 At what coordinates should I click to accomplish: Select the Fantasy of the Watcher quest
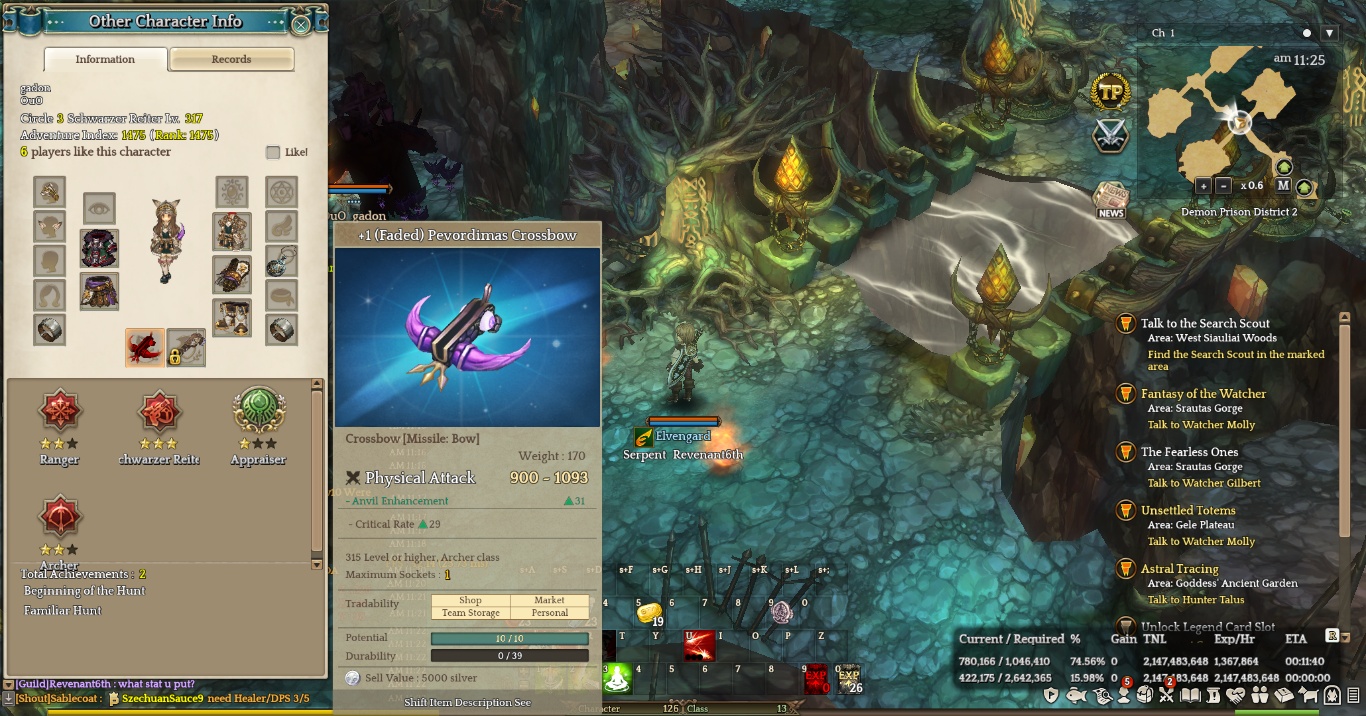(x=1203, y=394)
